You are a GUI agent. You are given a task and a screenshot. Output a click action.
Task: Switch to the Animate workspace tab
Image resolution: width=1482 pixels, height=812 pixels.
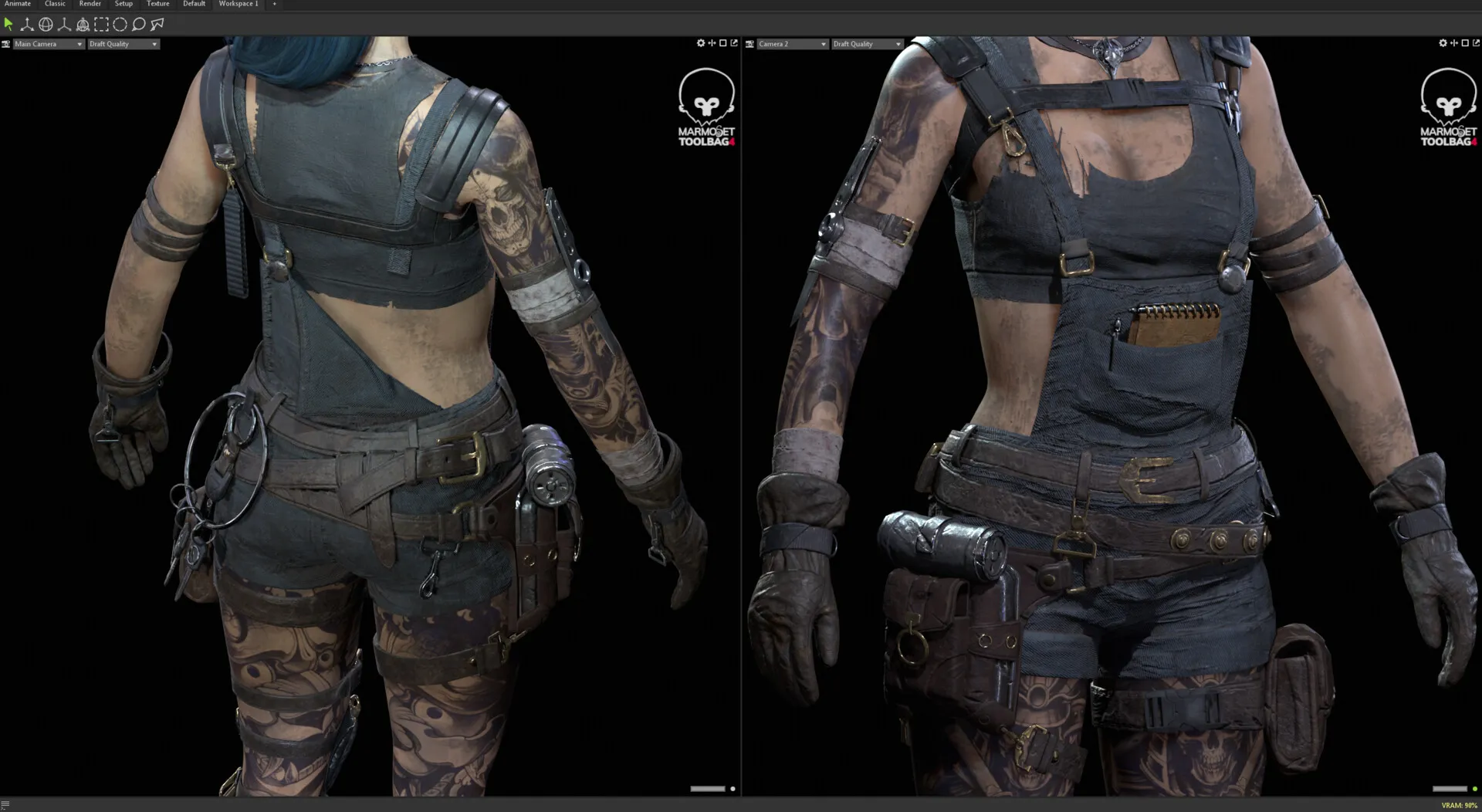[17, 4]
